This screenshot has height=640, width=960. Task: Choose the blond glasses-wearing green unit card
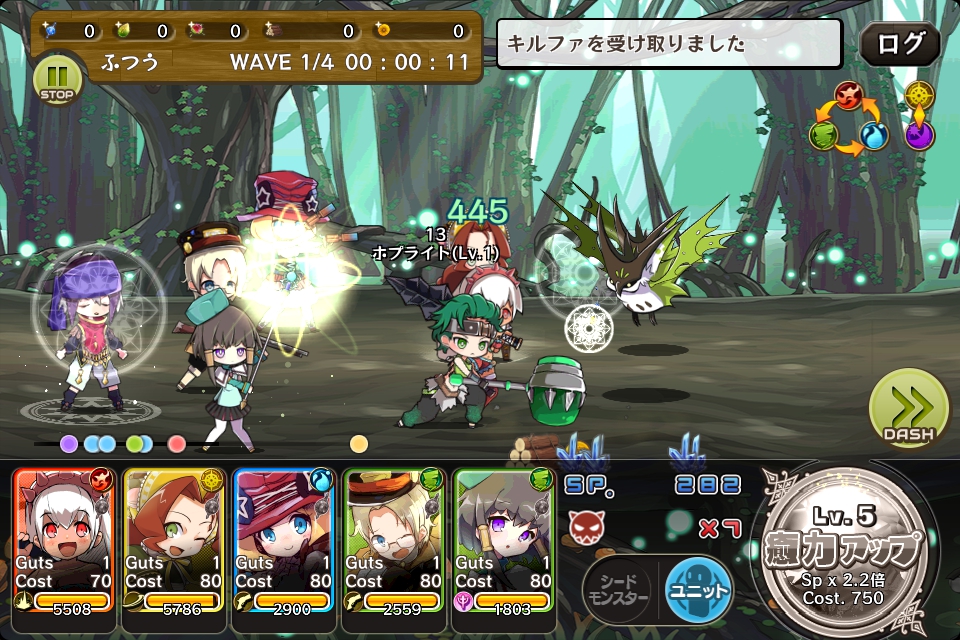click(394, 540)
